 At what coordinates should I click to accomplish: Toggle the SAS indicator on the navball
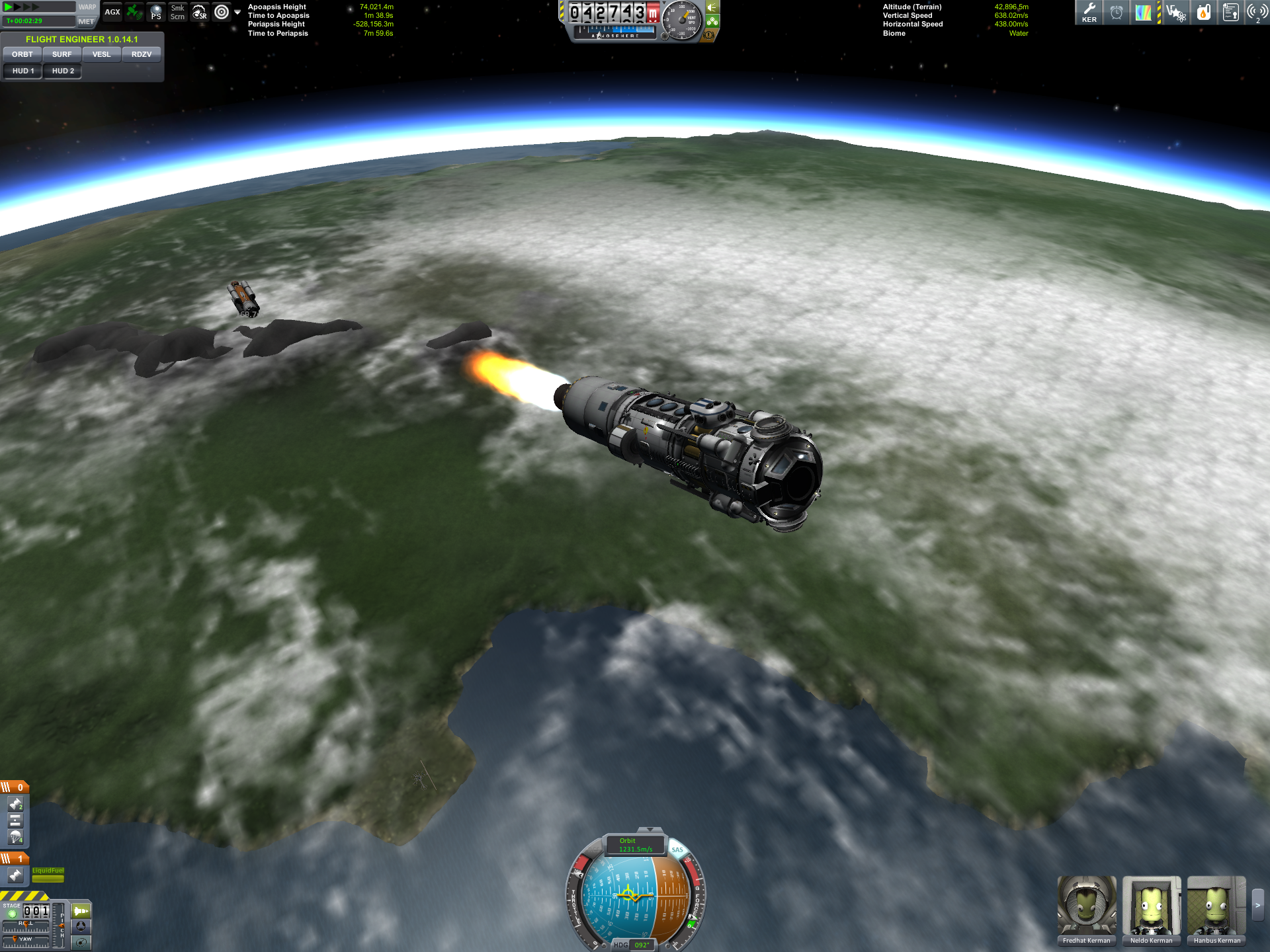(x=677, y=850)
